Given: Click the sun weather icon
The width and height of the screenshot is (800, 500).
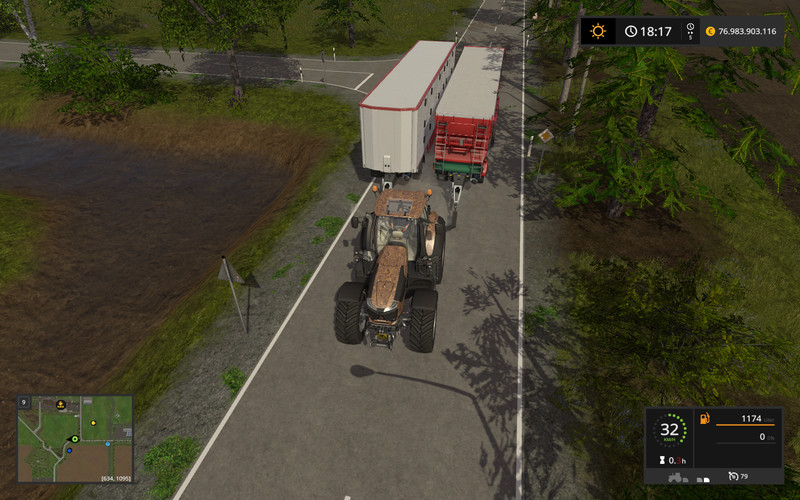Looking at the screenshot, I should 598,31.
